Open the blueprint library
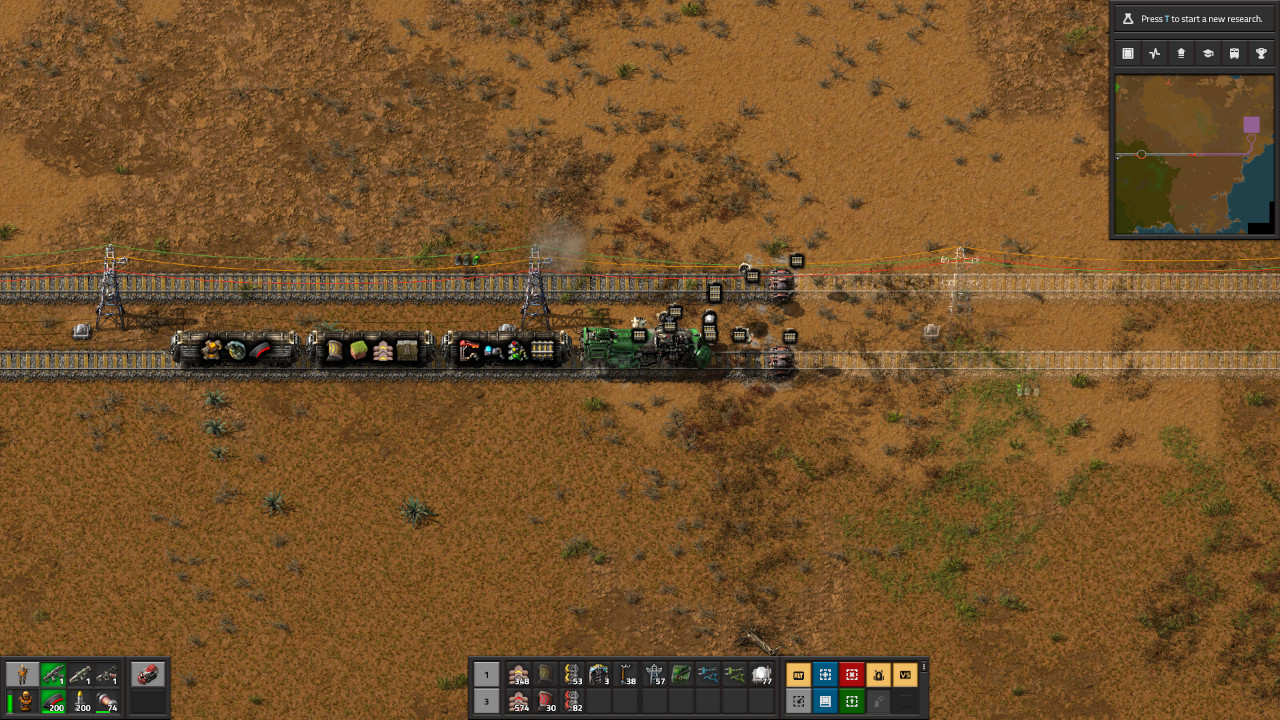 [x=825, y=702]
